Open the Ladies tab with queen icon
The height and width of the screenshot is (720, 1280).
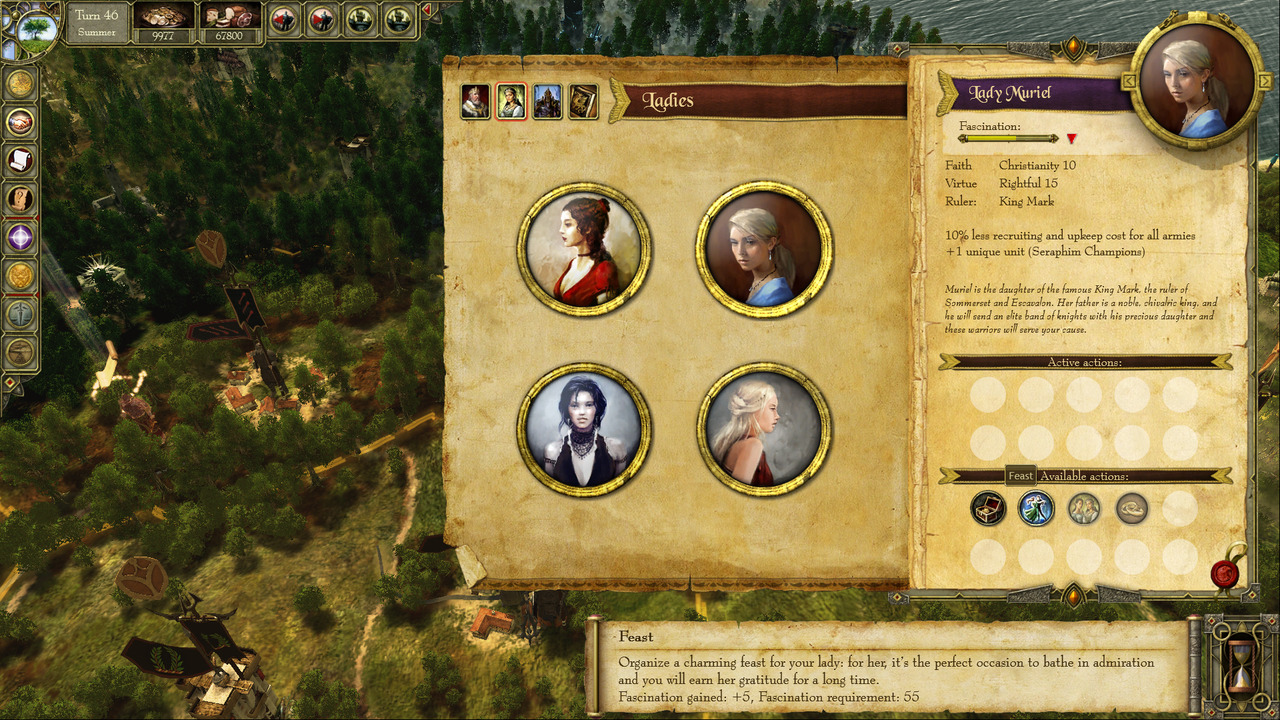(511, 102)
